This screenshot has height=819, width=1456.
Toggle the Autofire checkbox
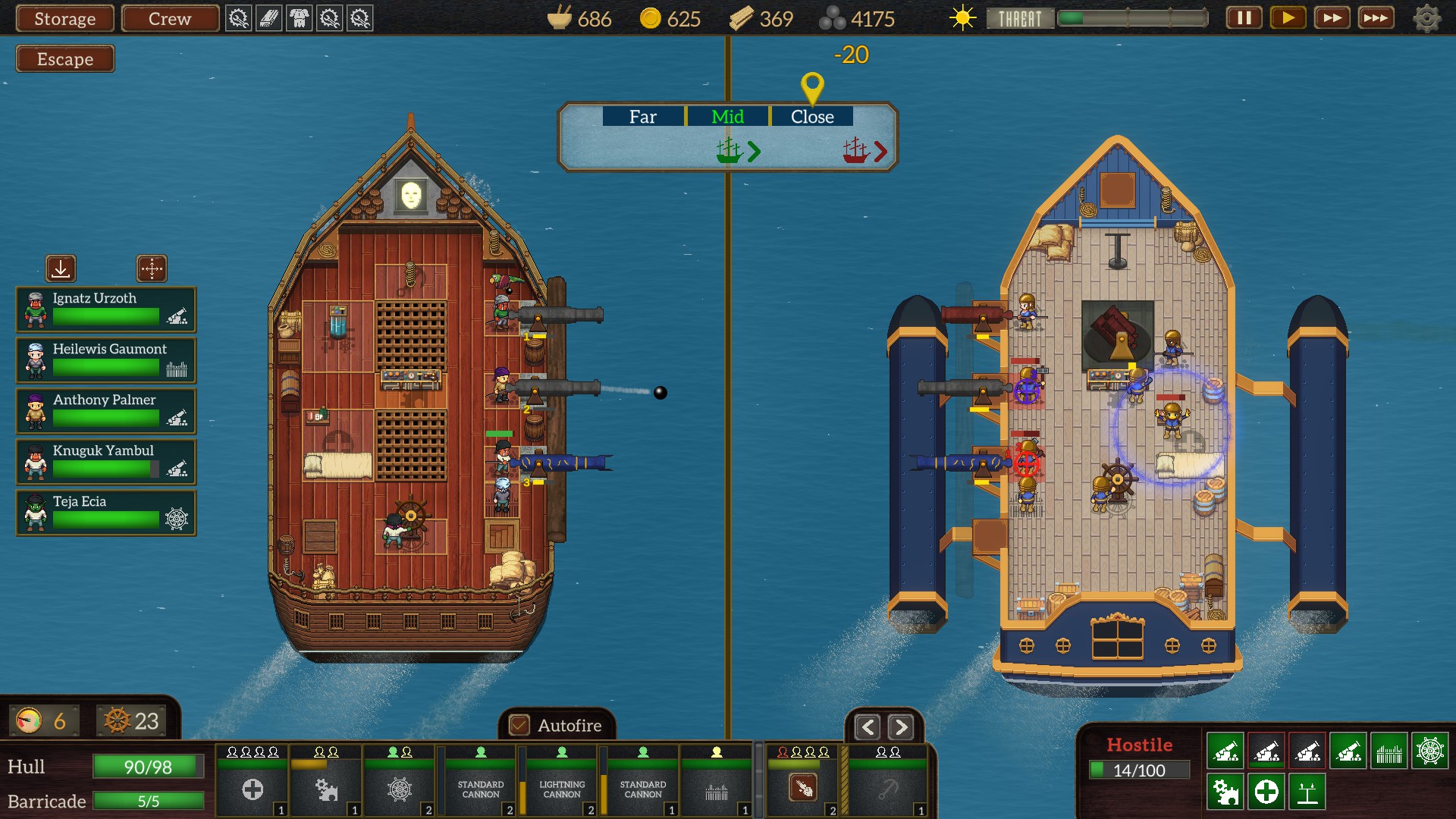pos(519,726)
